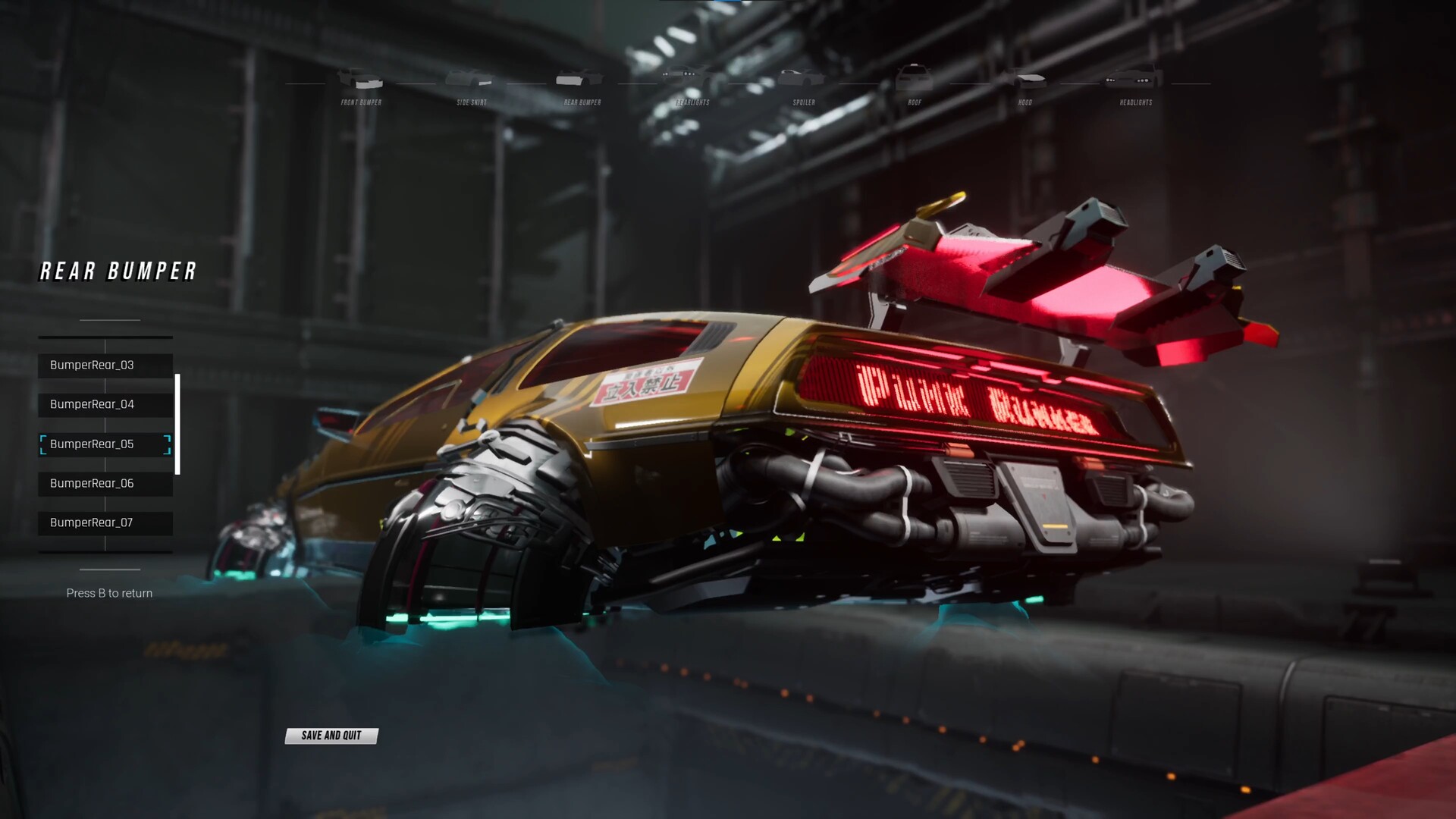The height and width of the screenshot is (819, 1456).
Task: Choose the BumperRear_04 option
Action: tap(105, 404)
